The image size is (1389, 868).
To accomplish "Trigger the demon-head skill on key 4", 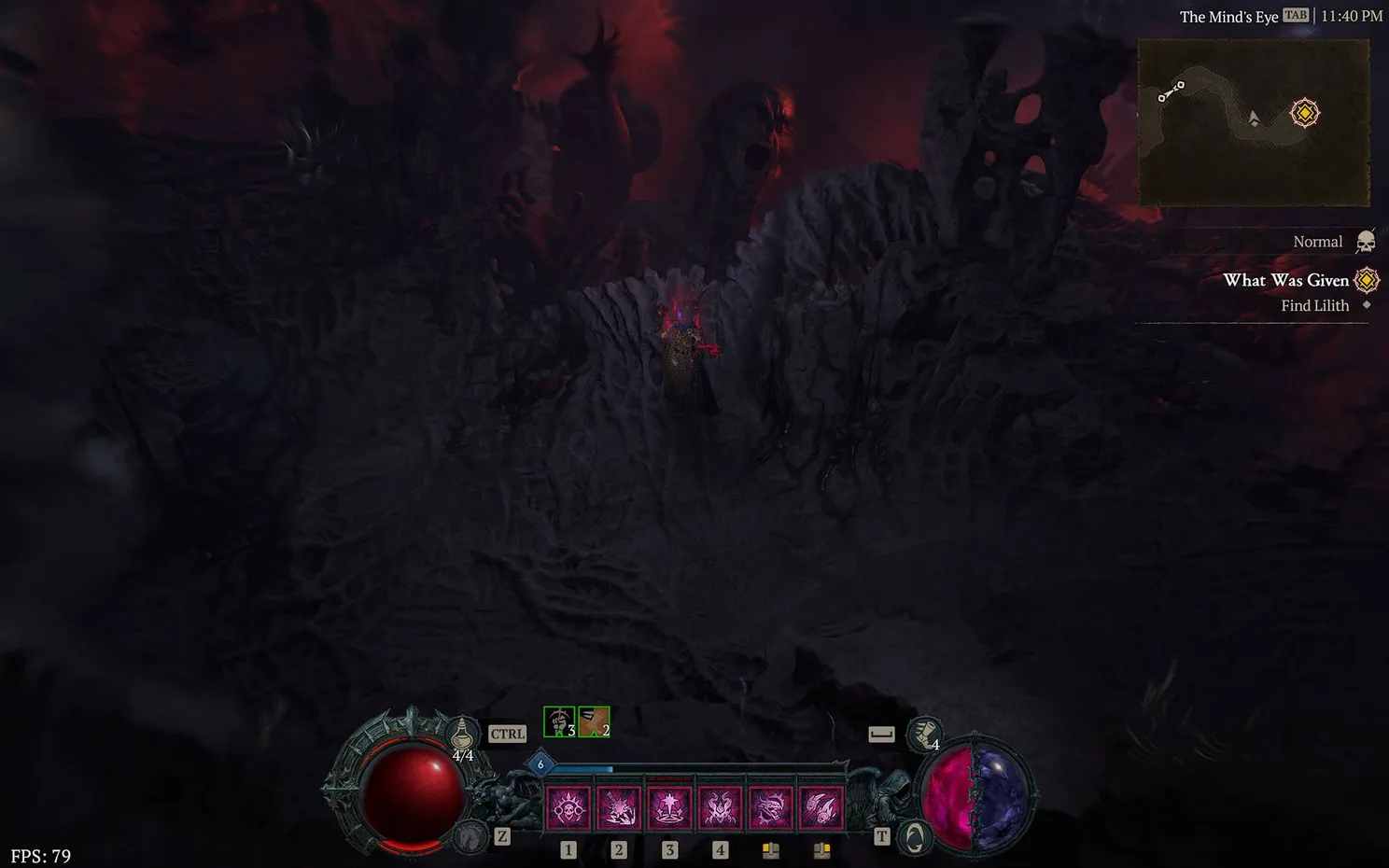I will (720, 807).
